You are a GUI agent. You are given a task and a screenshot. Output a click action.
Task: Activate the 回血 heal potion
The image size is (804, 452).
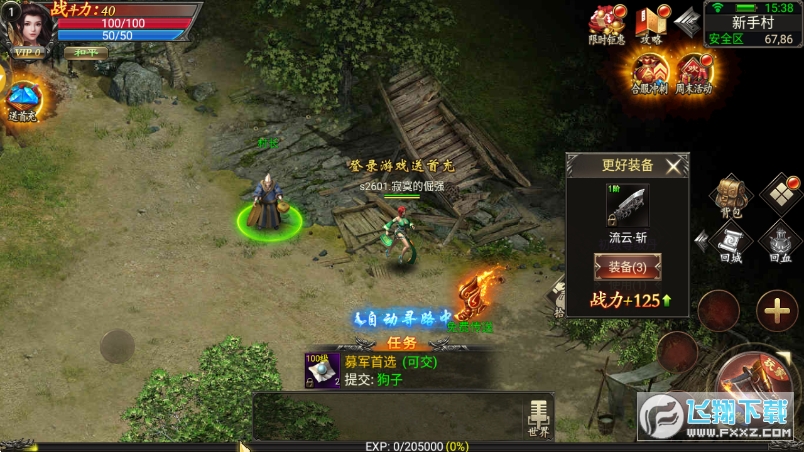(x=781, y=245)
